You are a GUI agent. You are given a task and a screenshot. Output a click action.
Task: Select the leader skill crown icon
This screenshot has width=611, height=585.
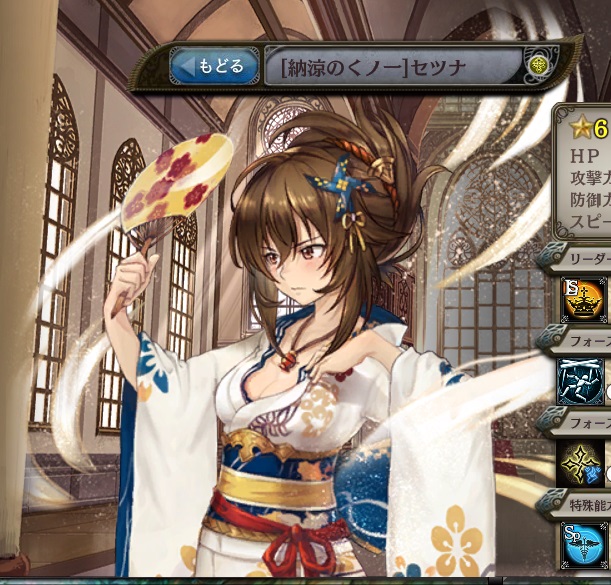tap(584, 301)
